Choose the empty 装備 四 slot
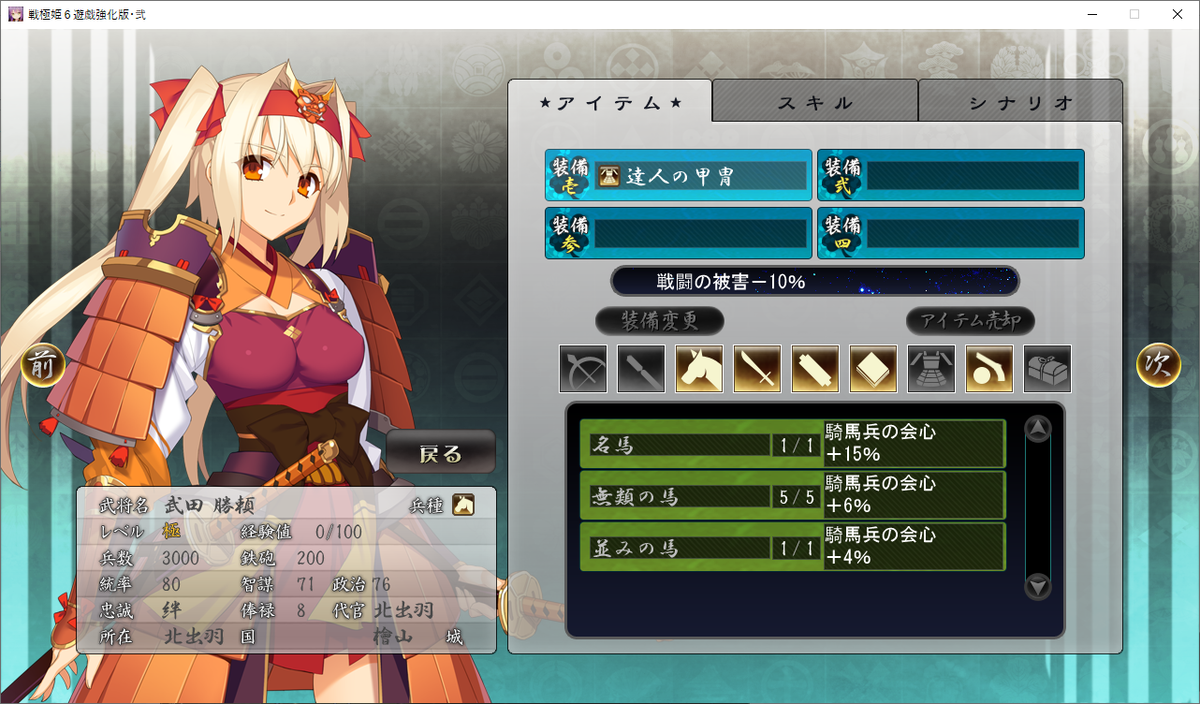 tap(950, 233)
